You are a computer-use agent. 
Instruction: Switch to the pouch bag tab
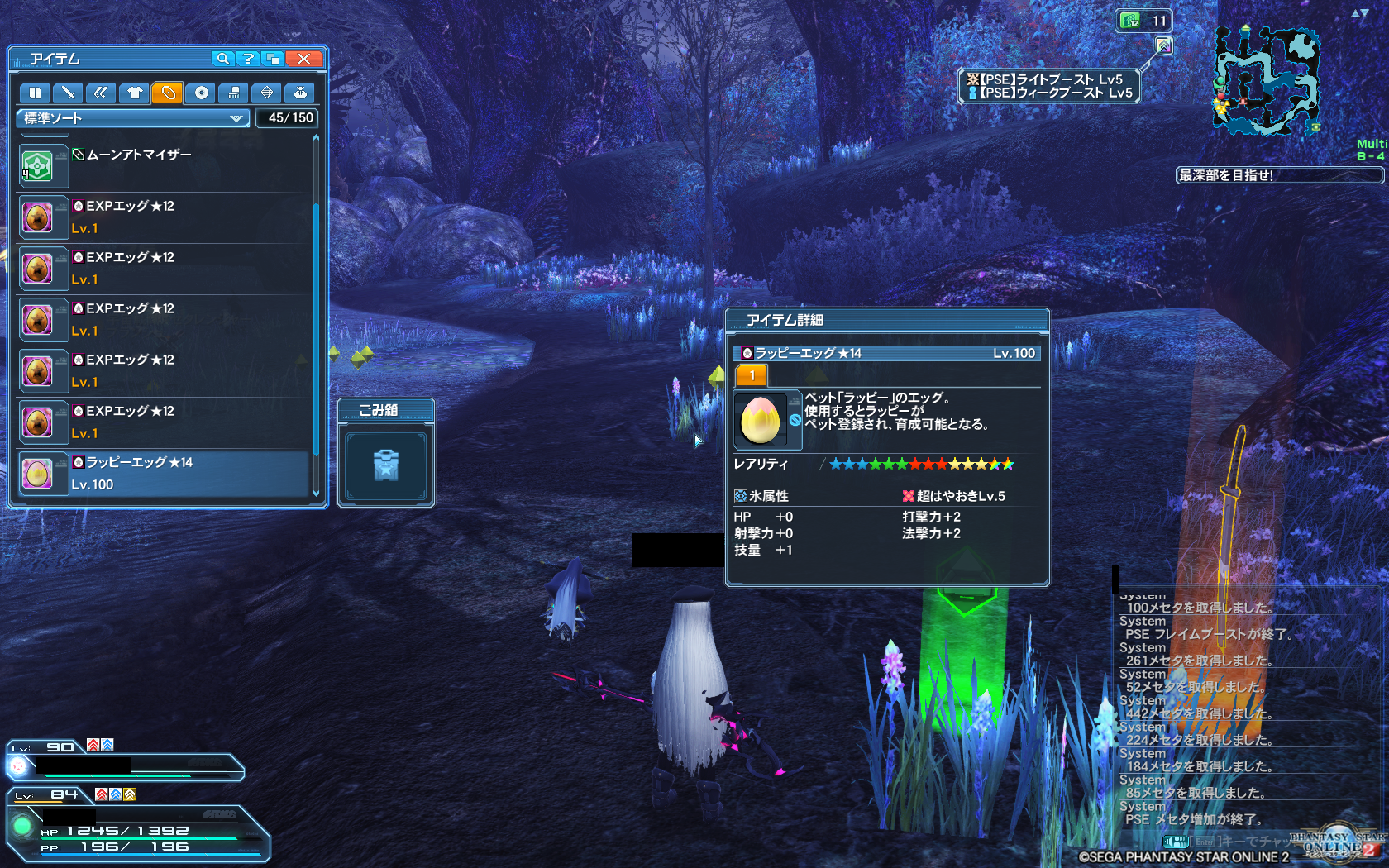[x=300, y=93]
